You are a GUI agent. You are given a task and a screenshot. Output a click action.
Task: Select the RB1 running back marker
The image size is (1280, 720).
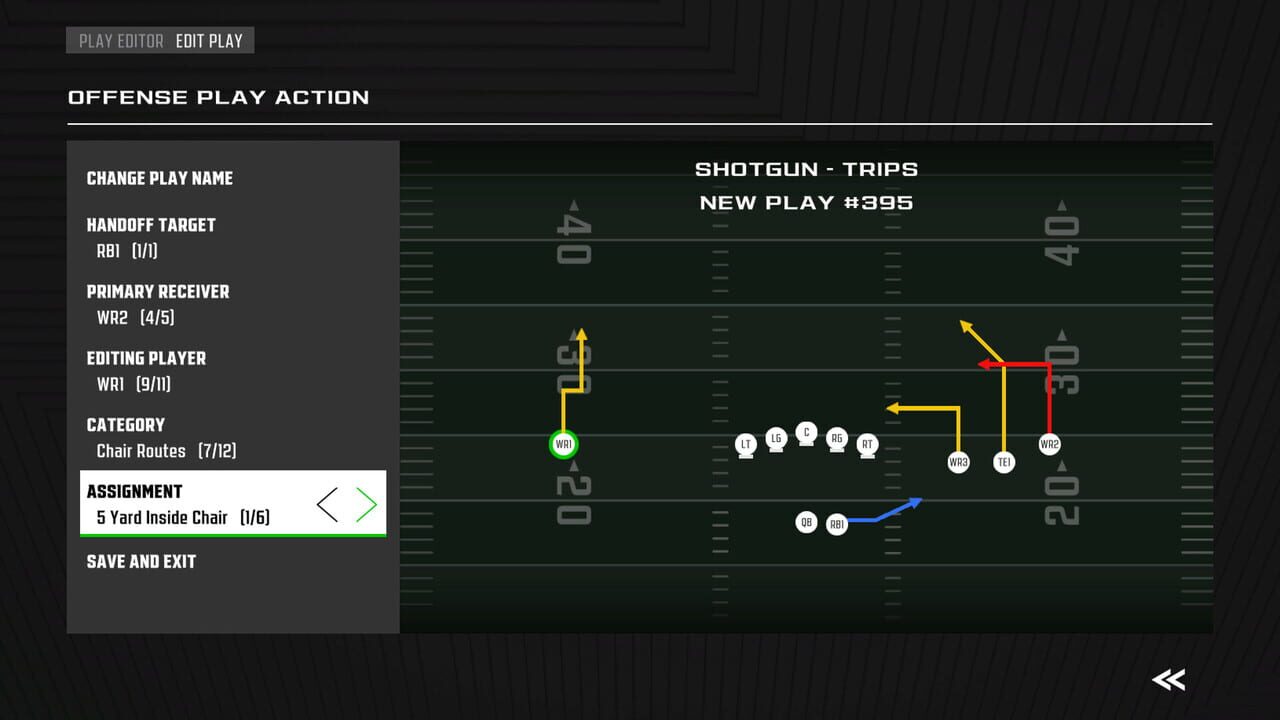click(x=837, y=523)
